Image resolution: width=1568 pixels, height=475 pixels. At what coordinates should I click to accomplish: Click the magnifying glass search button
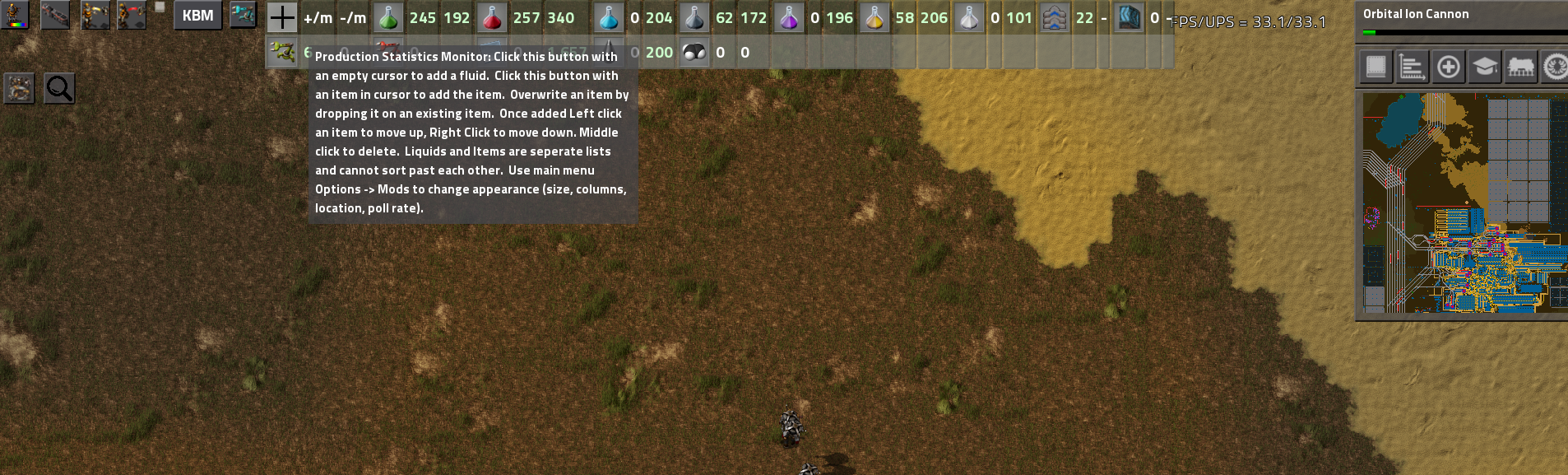click(59, 88)
